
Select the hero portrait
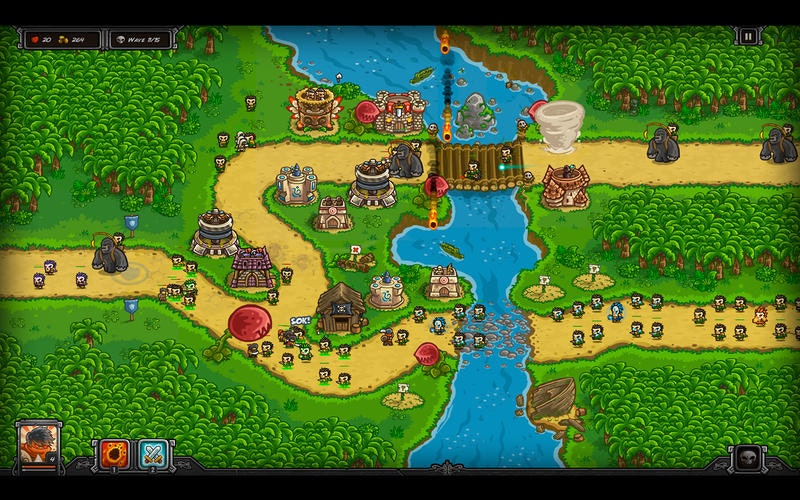click(39, 445)
